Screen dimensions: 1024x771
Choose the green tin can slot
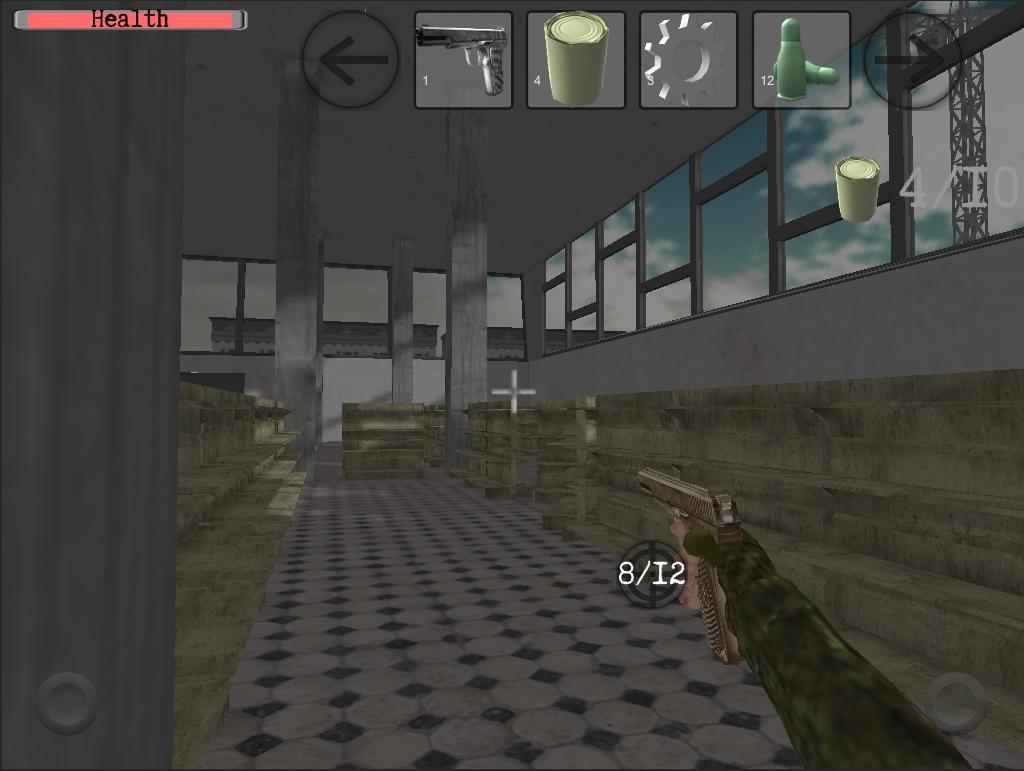click(x=576, y=60)
